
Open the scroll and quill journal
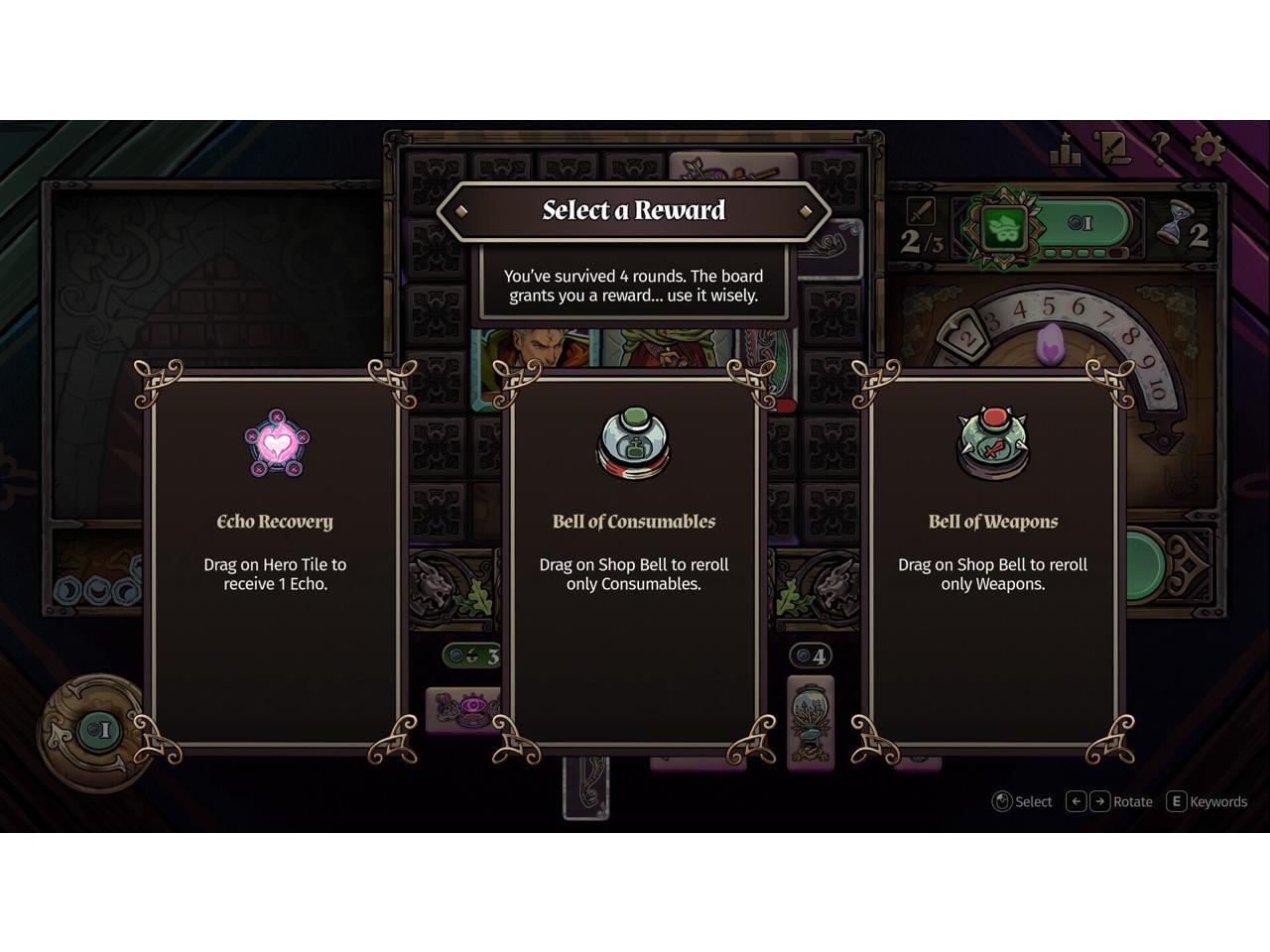coord(1113,149)
